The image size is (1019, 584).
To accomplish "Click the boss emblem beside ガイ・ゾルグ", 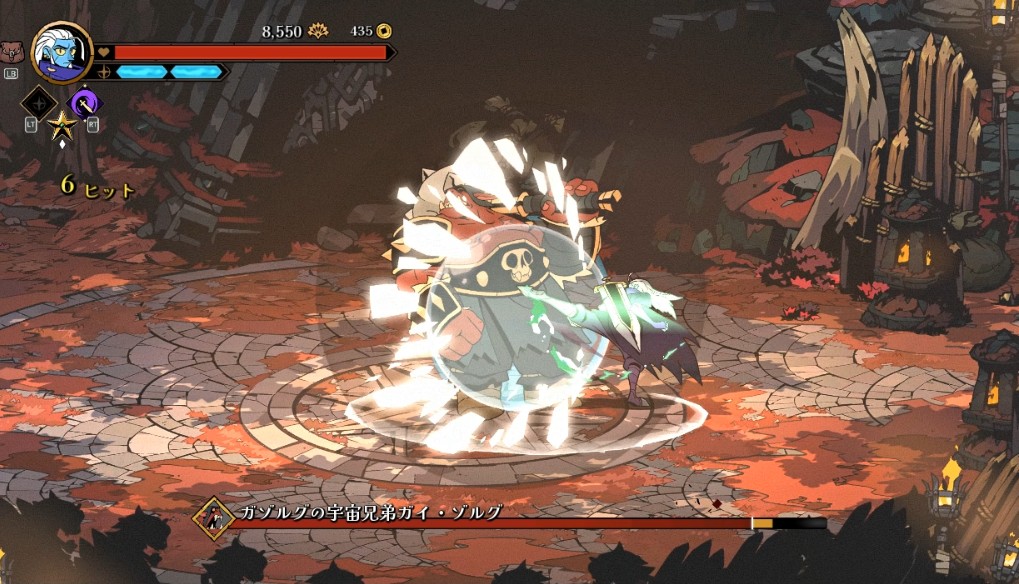I will (214, 517).
